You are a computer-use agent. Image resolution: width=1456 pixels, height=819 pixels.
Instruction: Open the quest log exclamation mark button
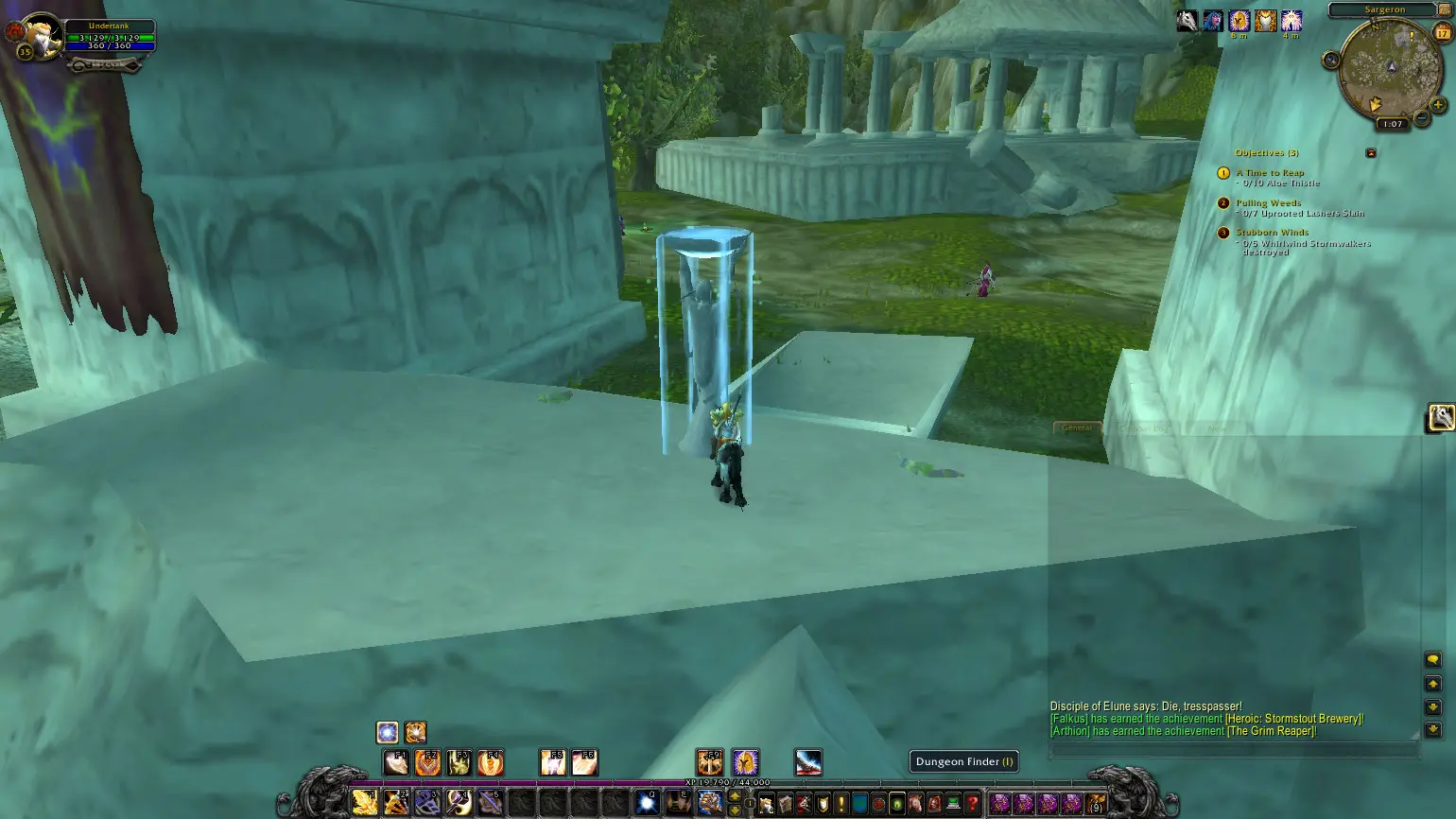841,804
